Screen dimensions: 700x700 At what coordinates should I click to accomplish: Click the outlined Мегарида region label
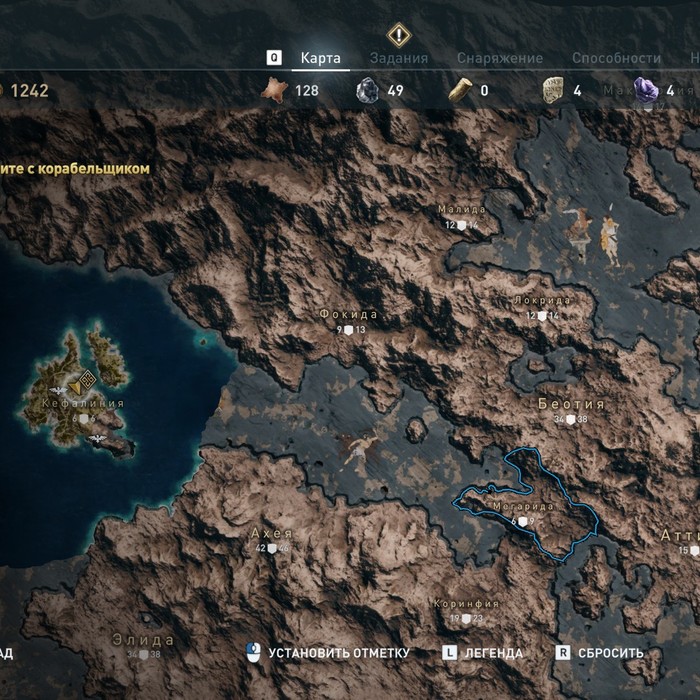click(524, 507)
